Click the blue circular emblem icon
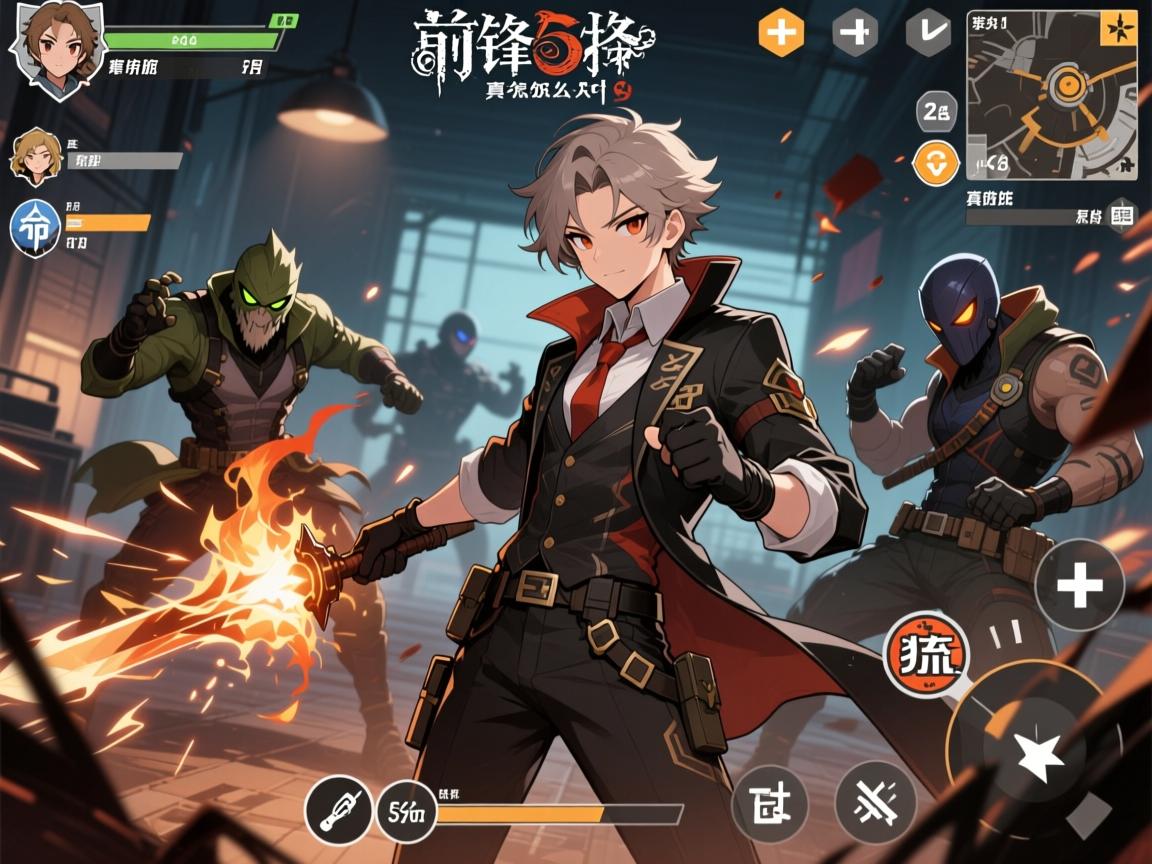 [x=35, y=226]
